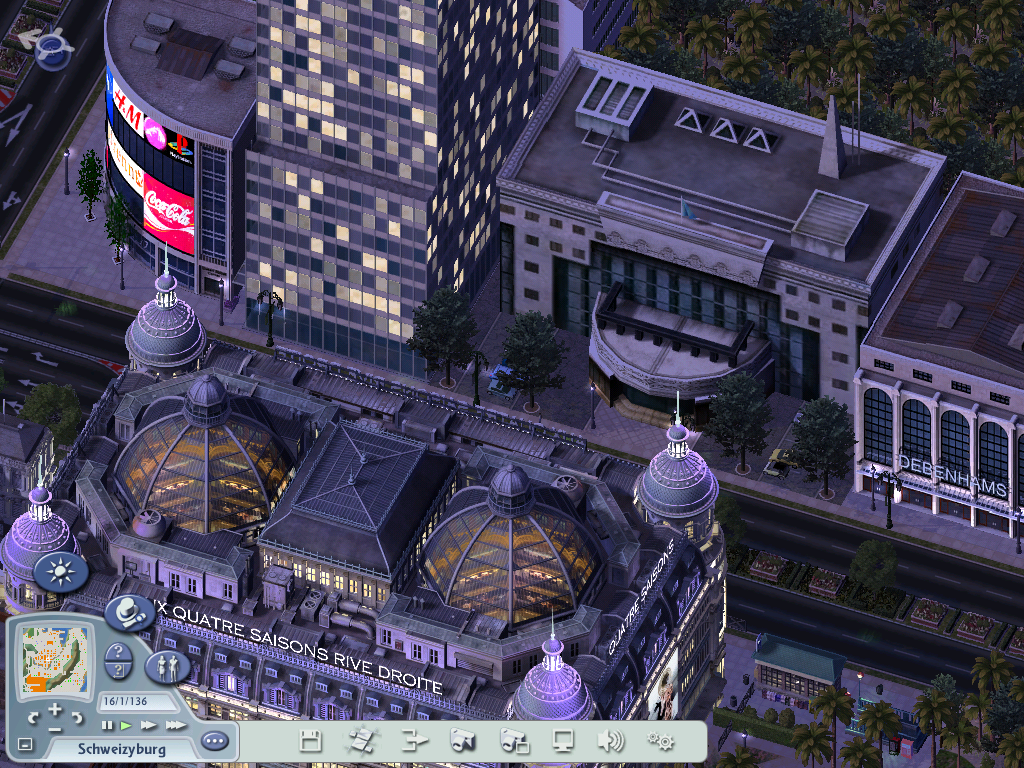Set simulation to normal play speed
1024x768 pixels.
[x=126, y=725]
